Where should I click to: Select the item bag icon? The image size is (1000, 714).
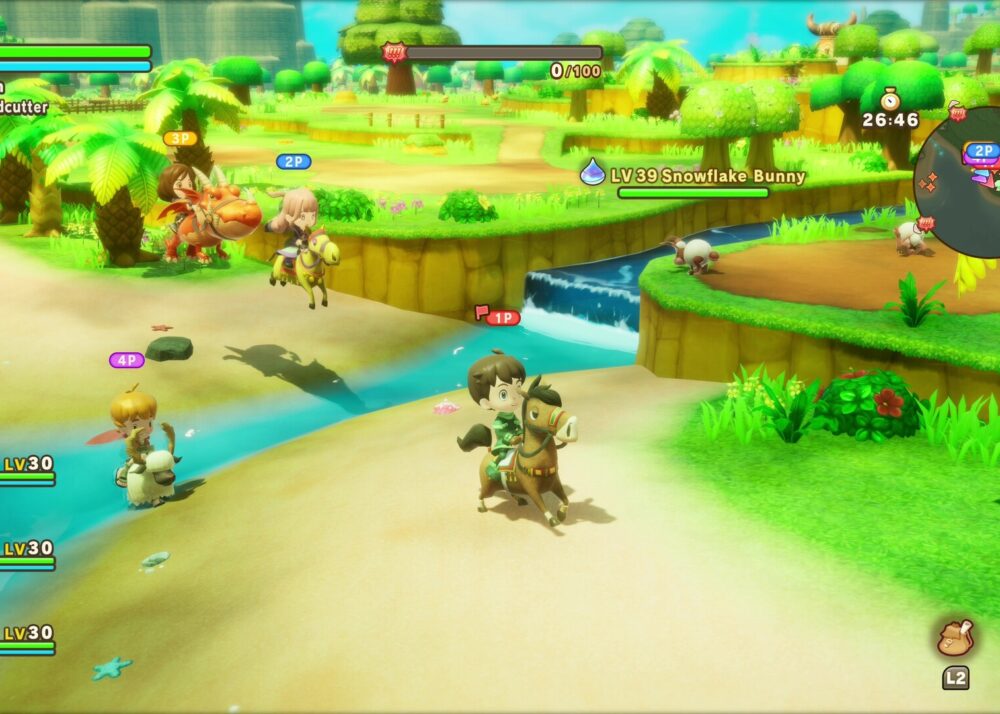click(x=955, y=638)
